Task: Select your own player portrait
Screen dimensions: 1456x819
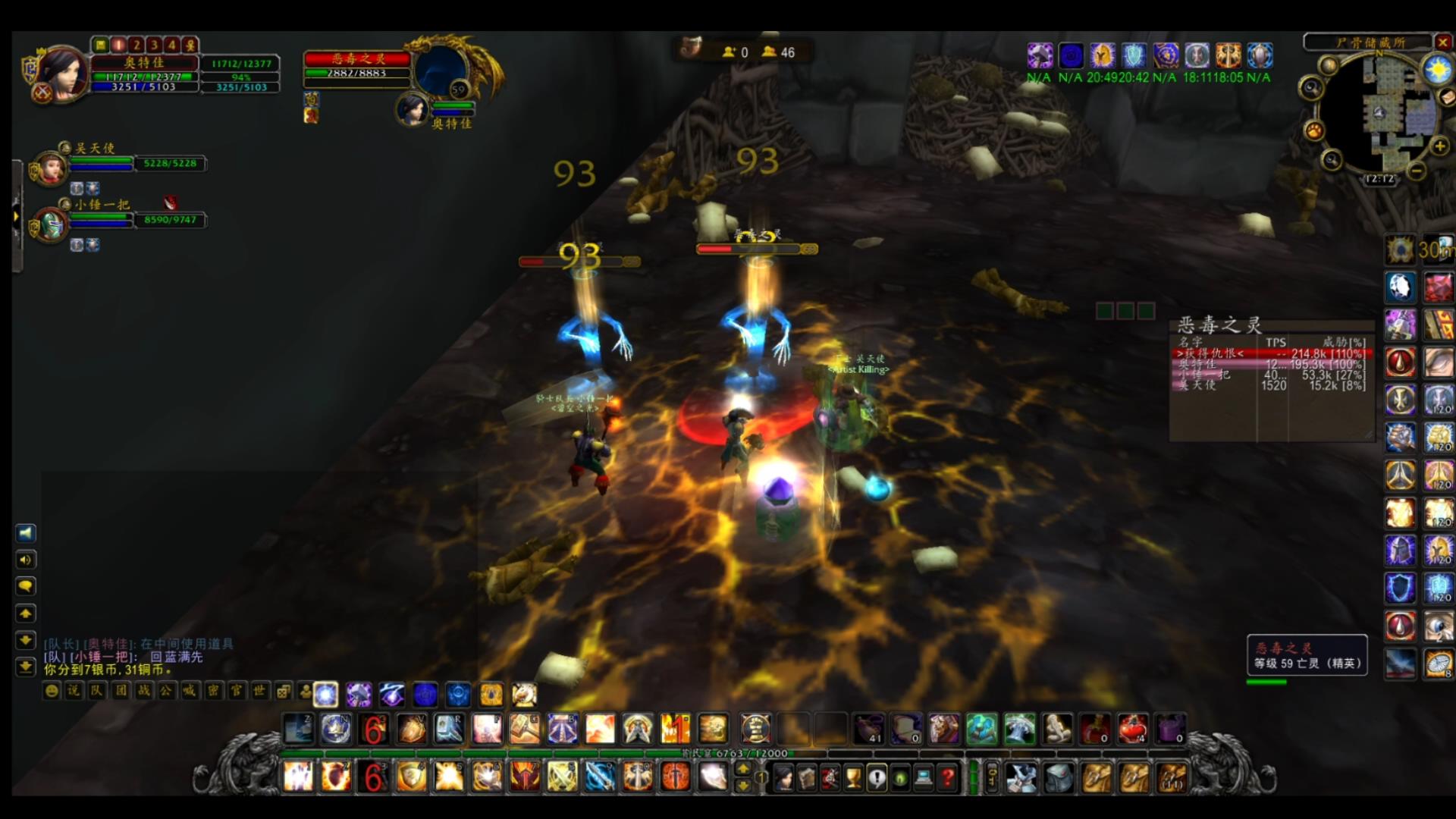Action: [x=61, y=72]
